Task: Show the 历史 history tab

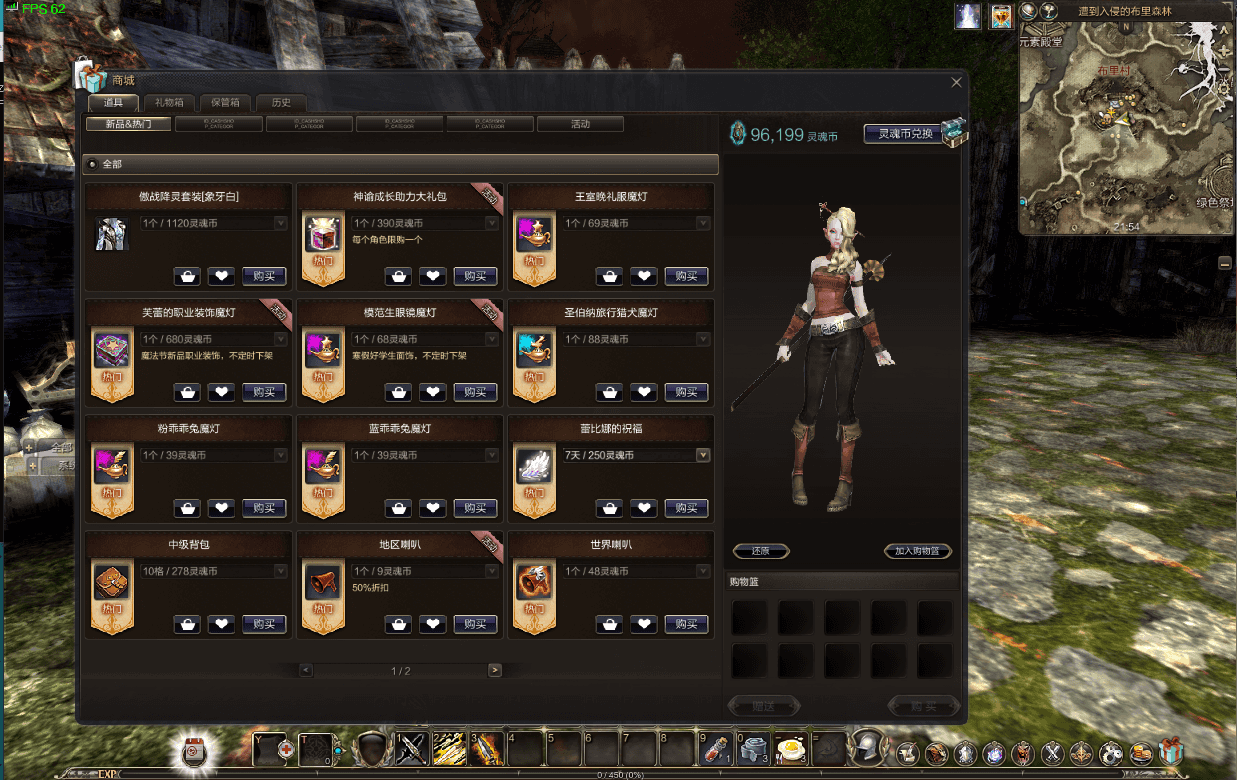Action: click(x=281, y=102)
